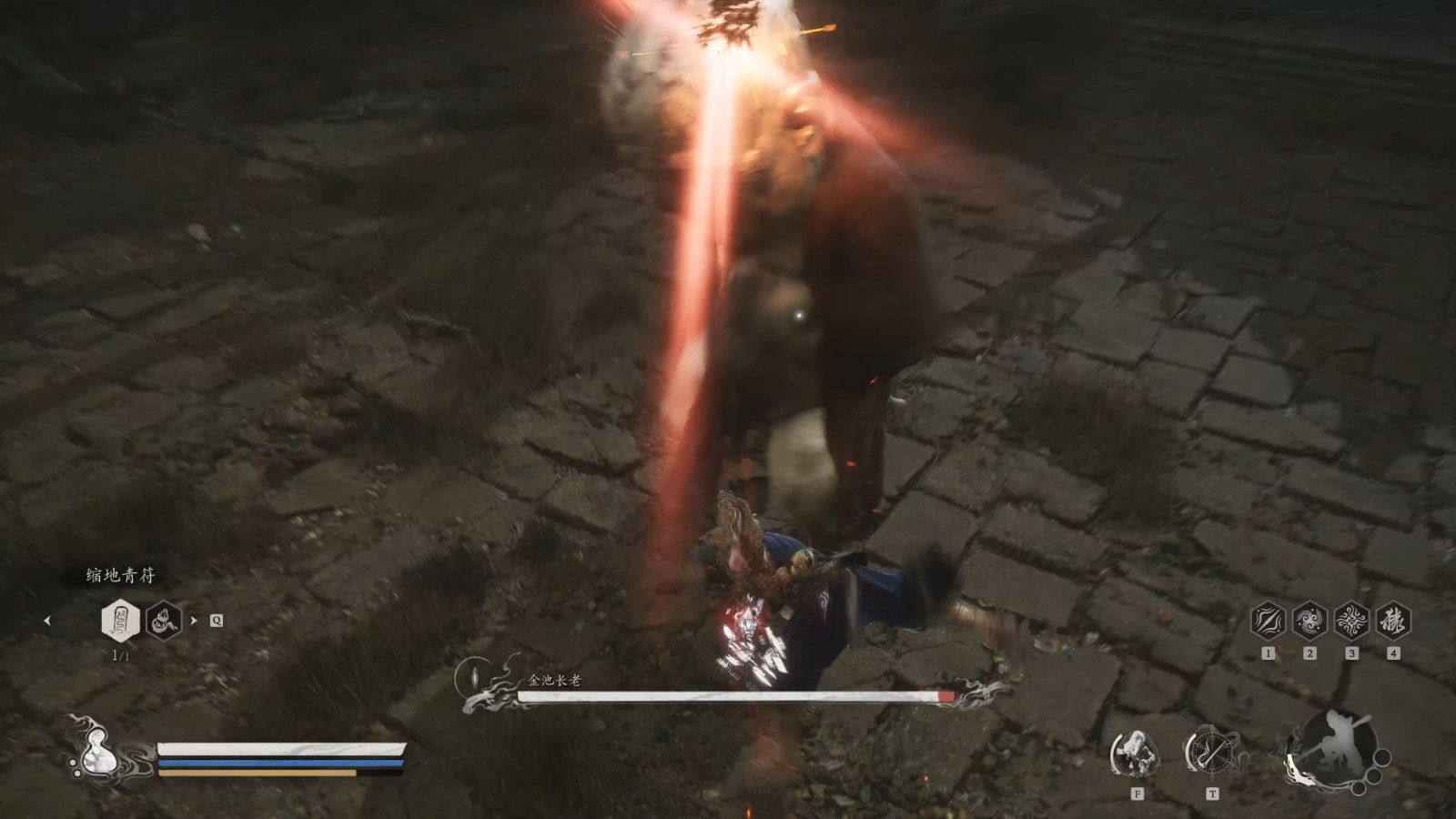Select the 缩地青符 talisman item slot
The width and height of the screenshot is (1456, 819).
click(120, 621)
